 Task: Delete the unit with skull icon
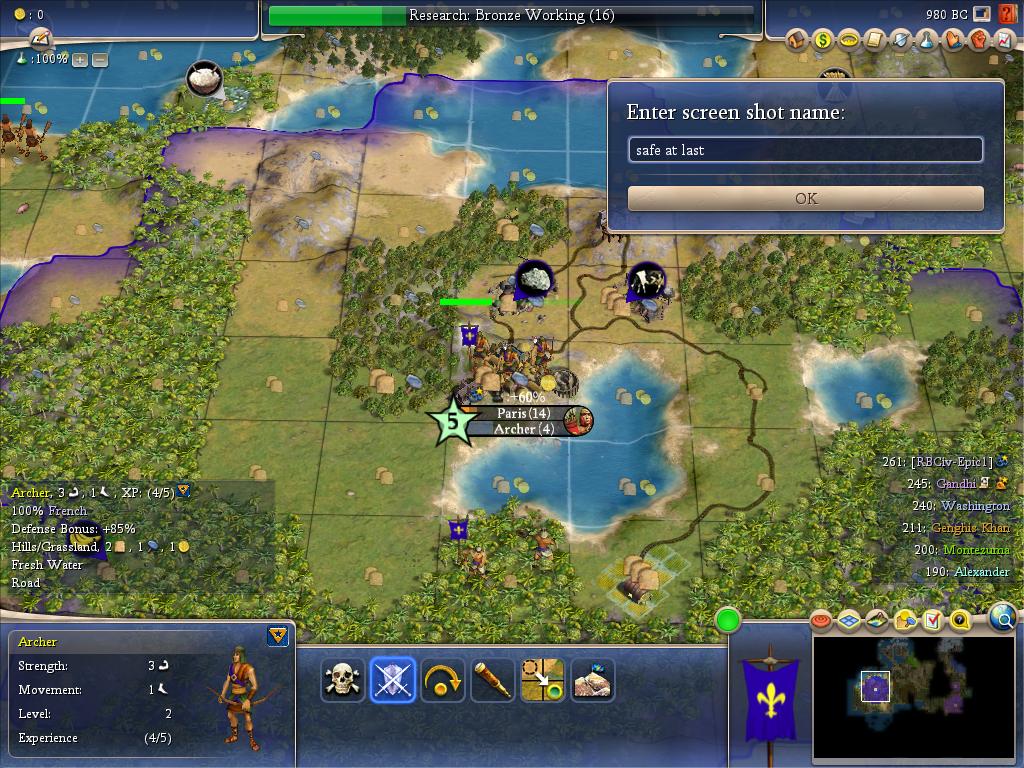(342, 680)
